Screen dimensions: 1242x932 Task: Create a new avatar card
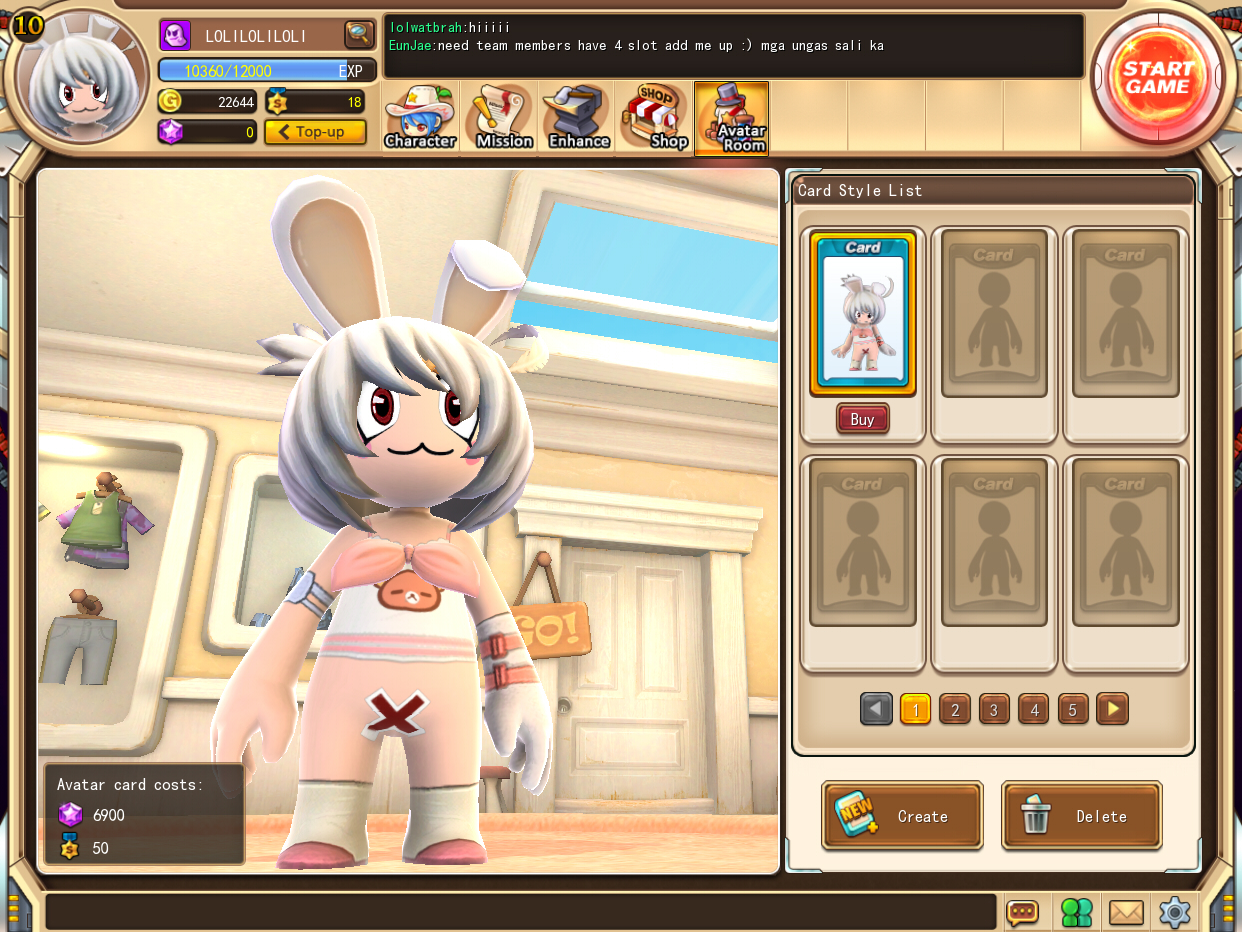(902, 816)
